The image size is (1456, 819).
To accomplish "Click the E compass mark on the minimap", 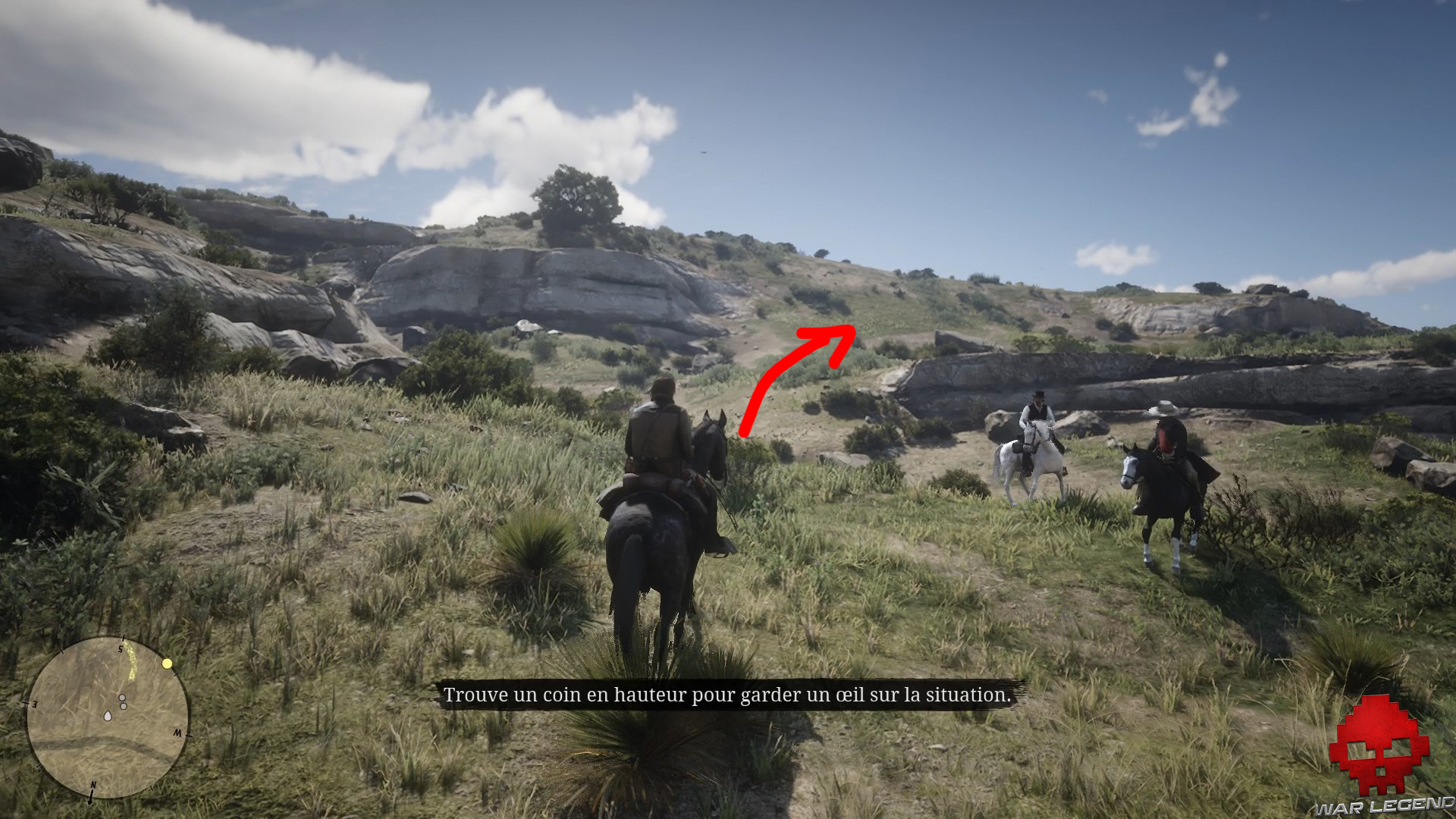I will 33,704.
